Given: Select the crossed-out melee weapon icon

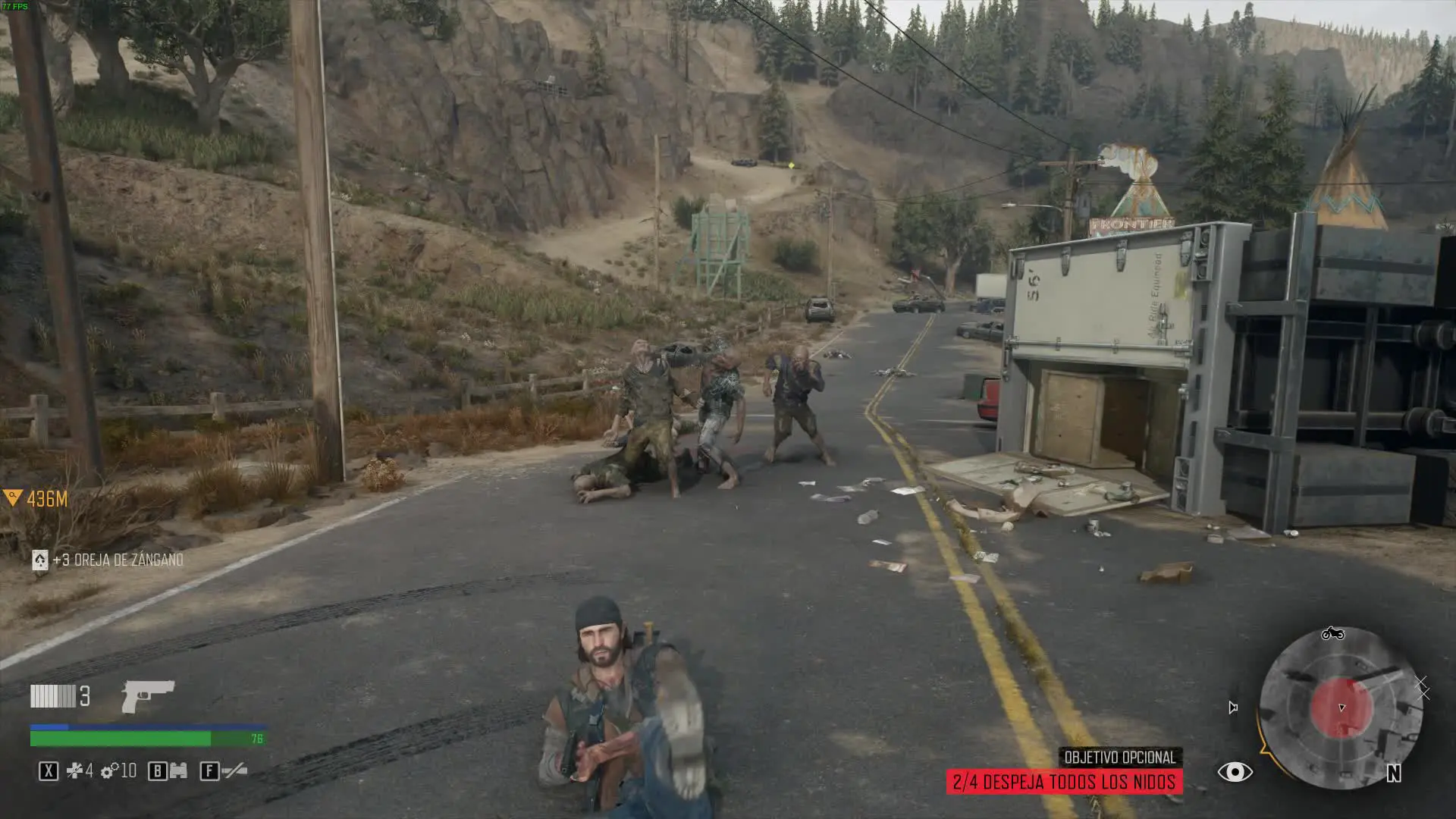Looking at the screenshot, I should (235, 771).
